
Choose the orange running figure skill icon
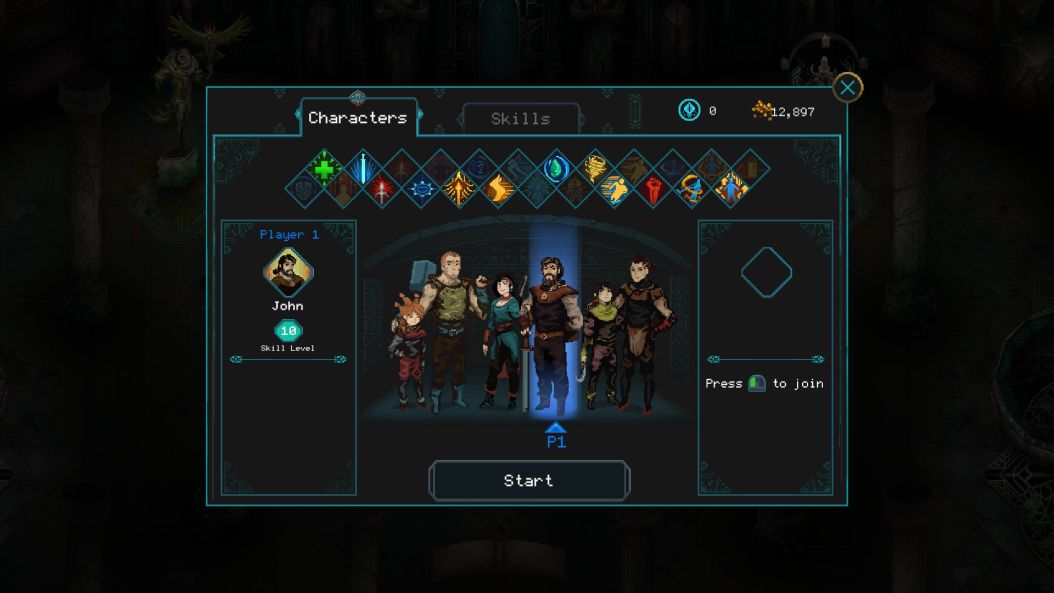tap(614, 188)
